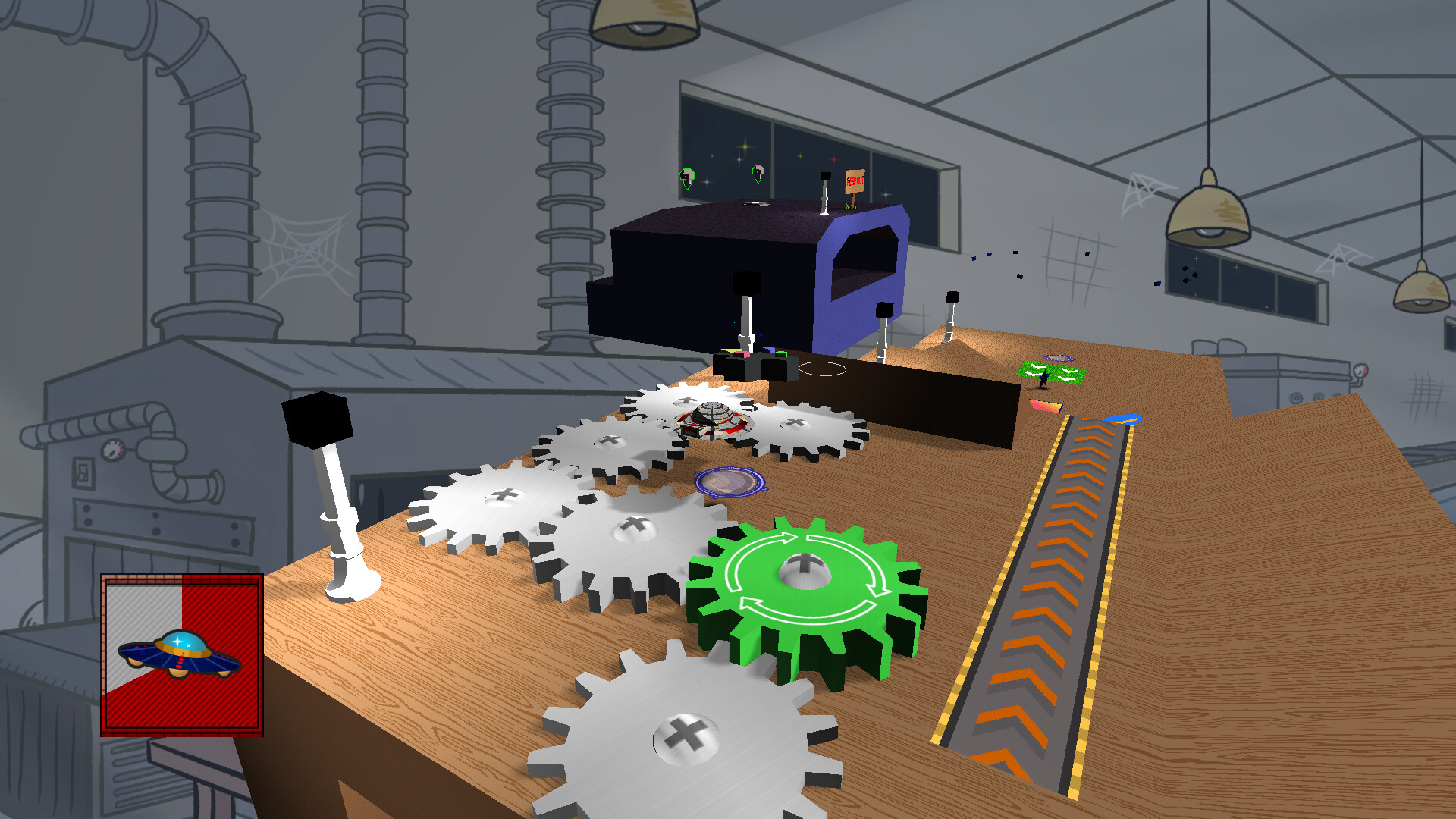
Task: Click the small purple pad on the upper ramp
Action: 1059,358
